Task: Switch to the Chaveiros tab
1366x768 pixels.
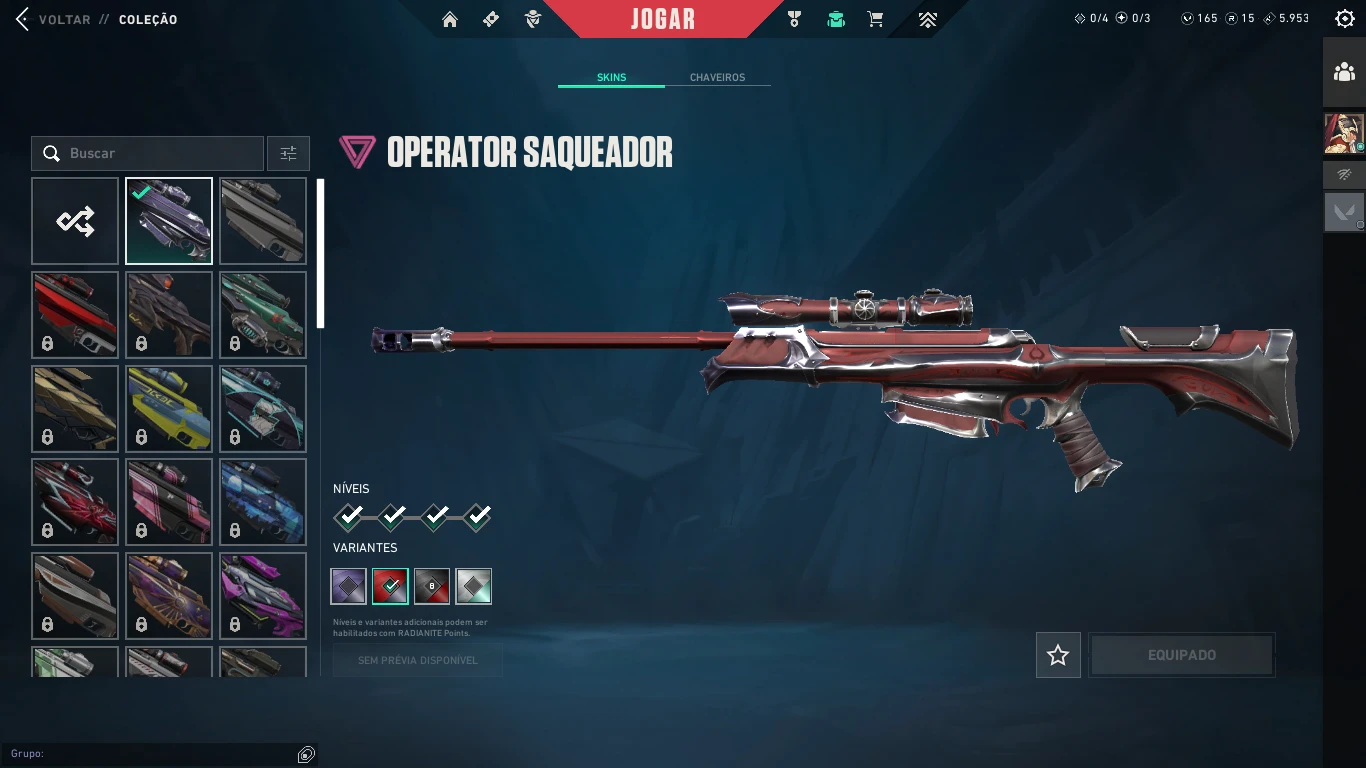Action: 717,77
